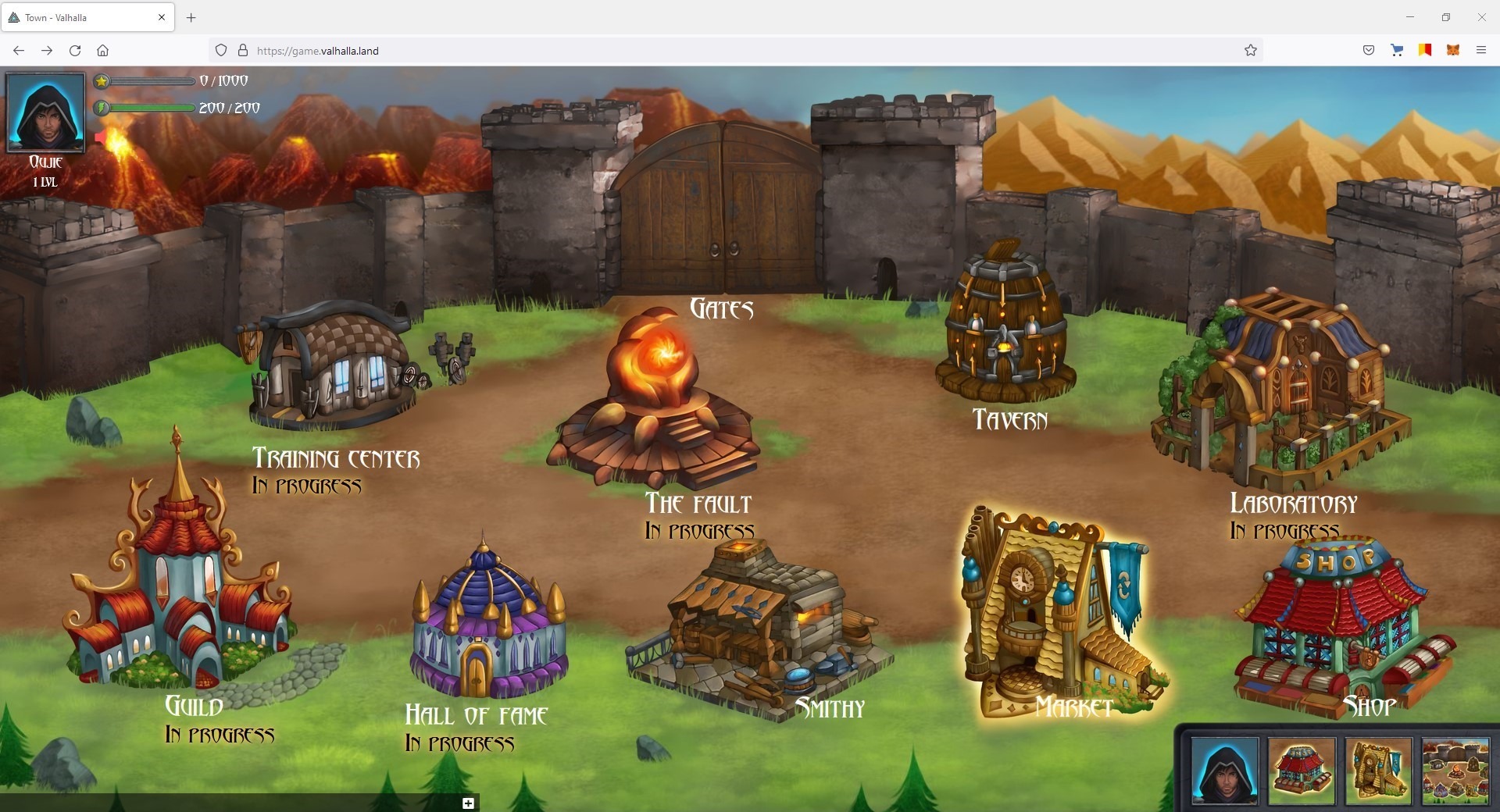The height and width of the screenshot is (812, 1500).
Task: Open Qujie's hero portrait in top corner
Action: click(45, 112)
